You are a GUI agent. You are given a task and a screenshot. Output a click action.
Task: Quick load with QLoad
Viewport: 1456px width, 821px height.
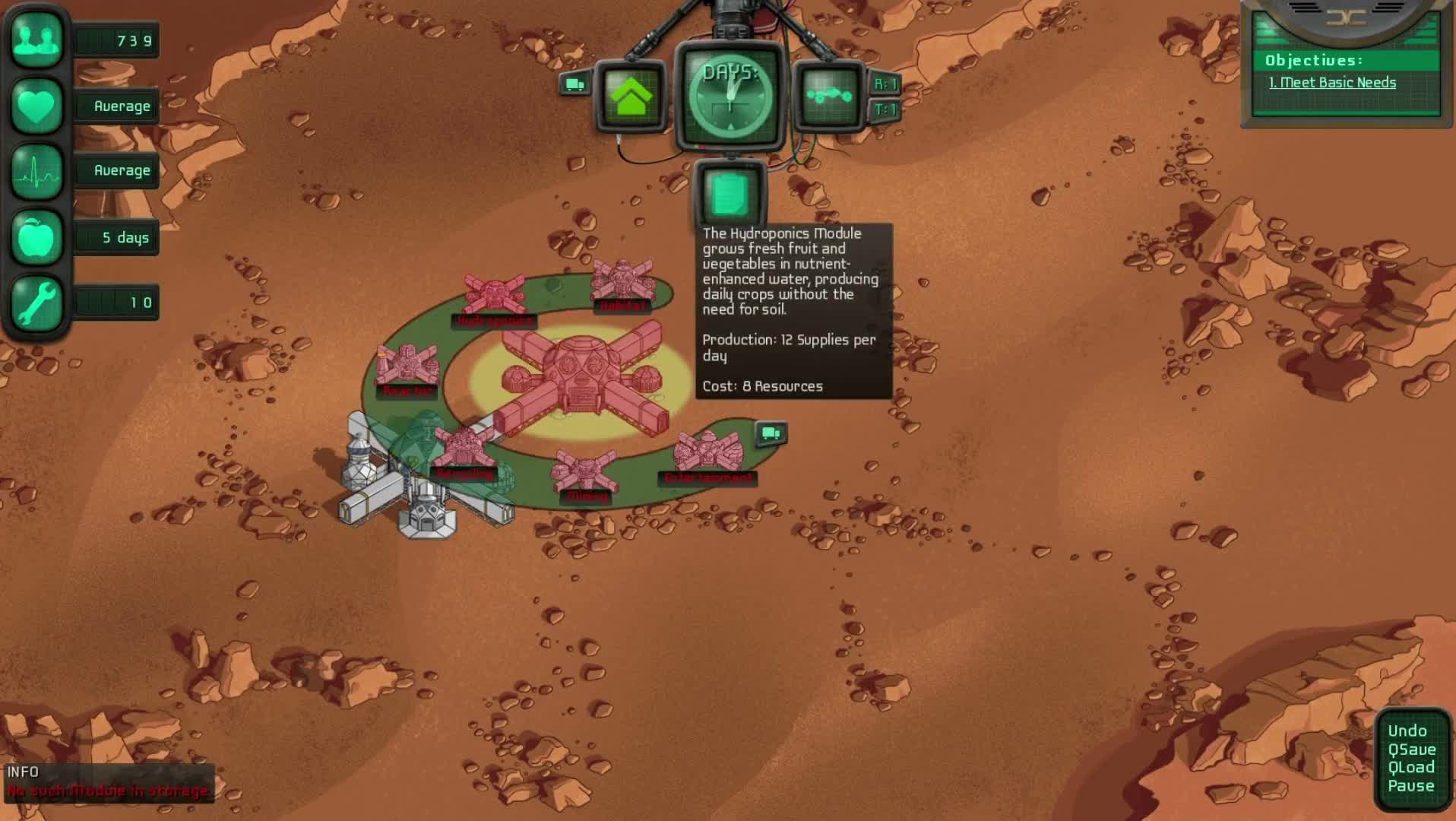pos(1411,768)
